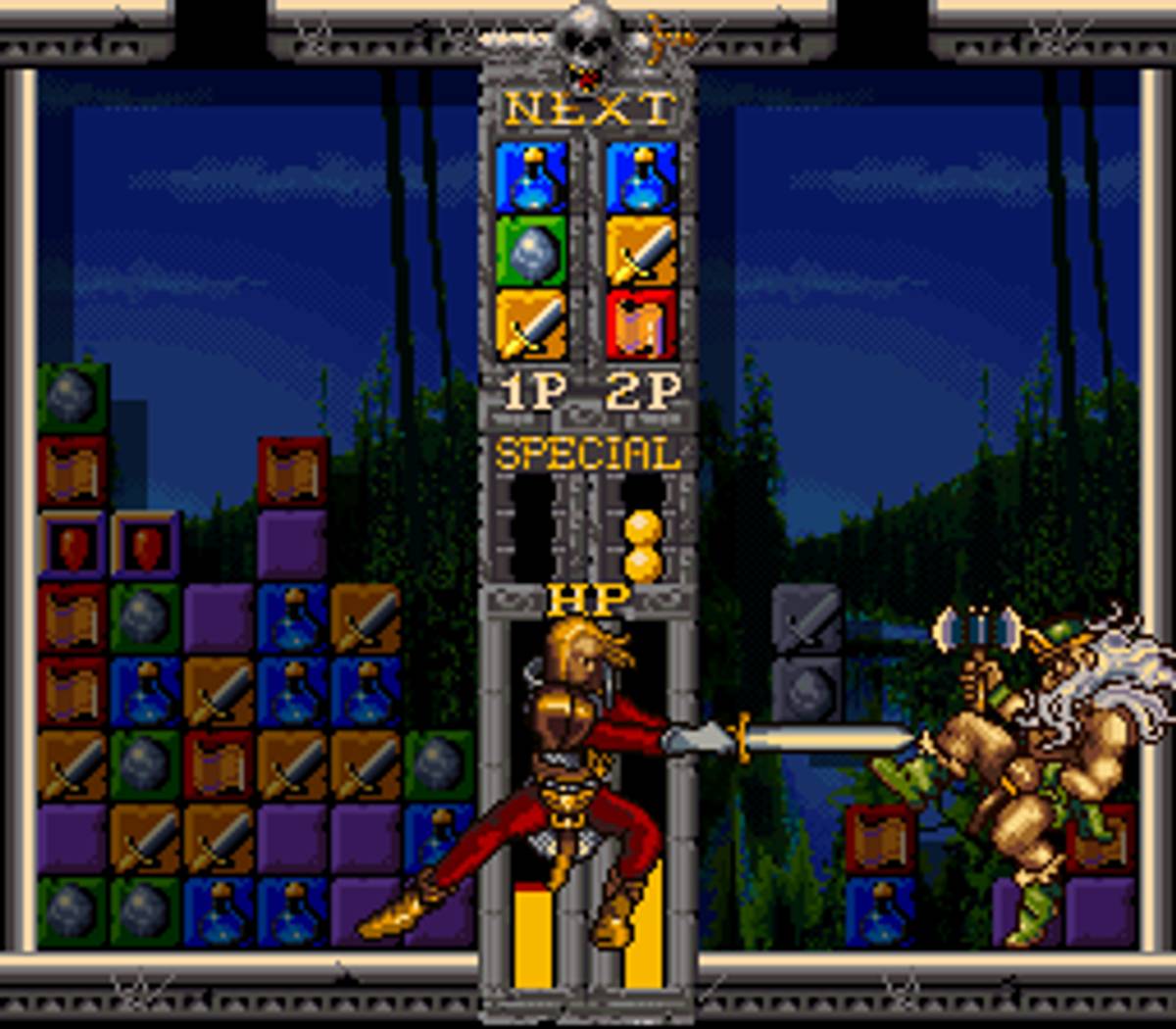Image resolution: width=1176 pixels, height=1029 pixels.
Task: Choose the topmost rock tile of 1P's stack
Action: (73, 398)
